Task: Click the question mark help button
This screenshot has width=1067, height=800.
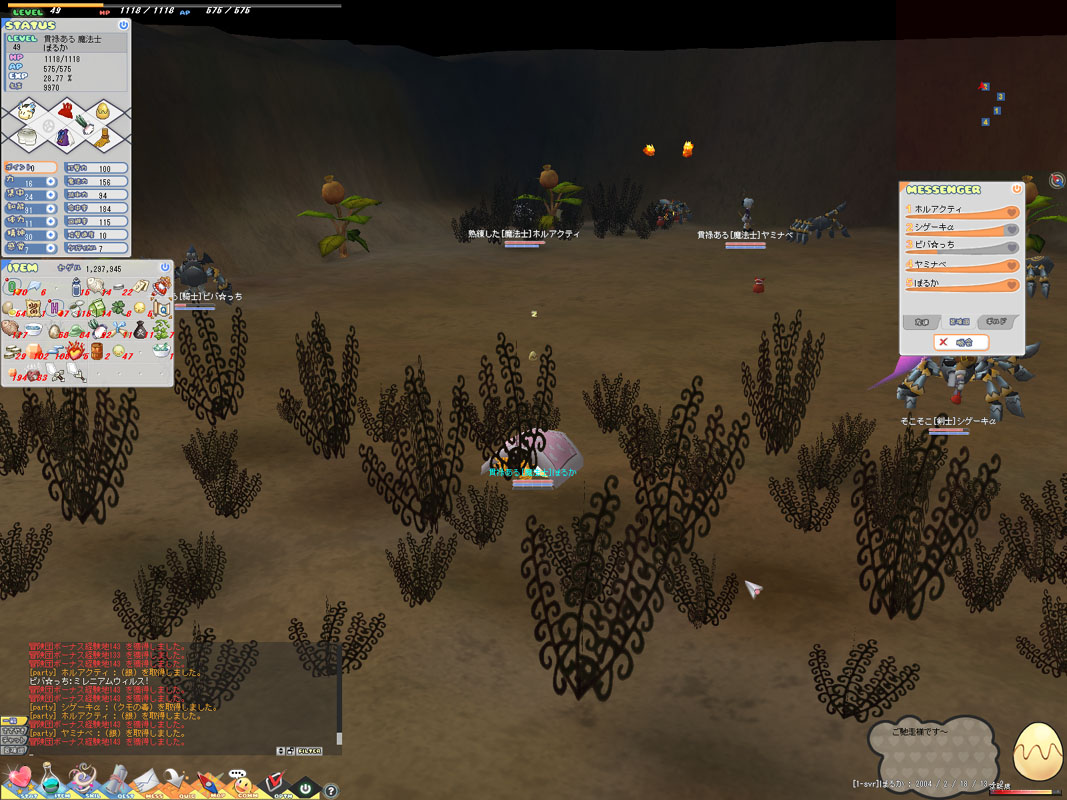Action: pyautogui.click(x=331, y=791)
